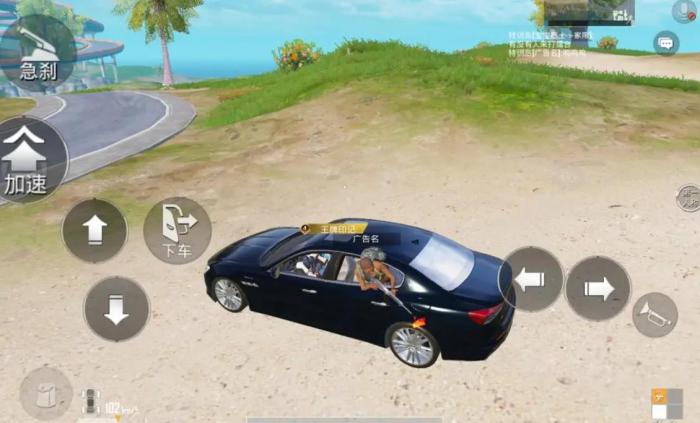Steer right with the right arrow
Image resolution: width=700 pixels, height=423 pixels.
pyautogui.click(x=598, y=288)
